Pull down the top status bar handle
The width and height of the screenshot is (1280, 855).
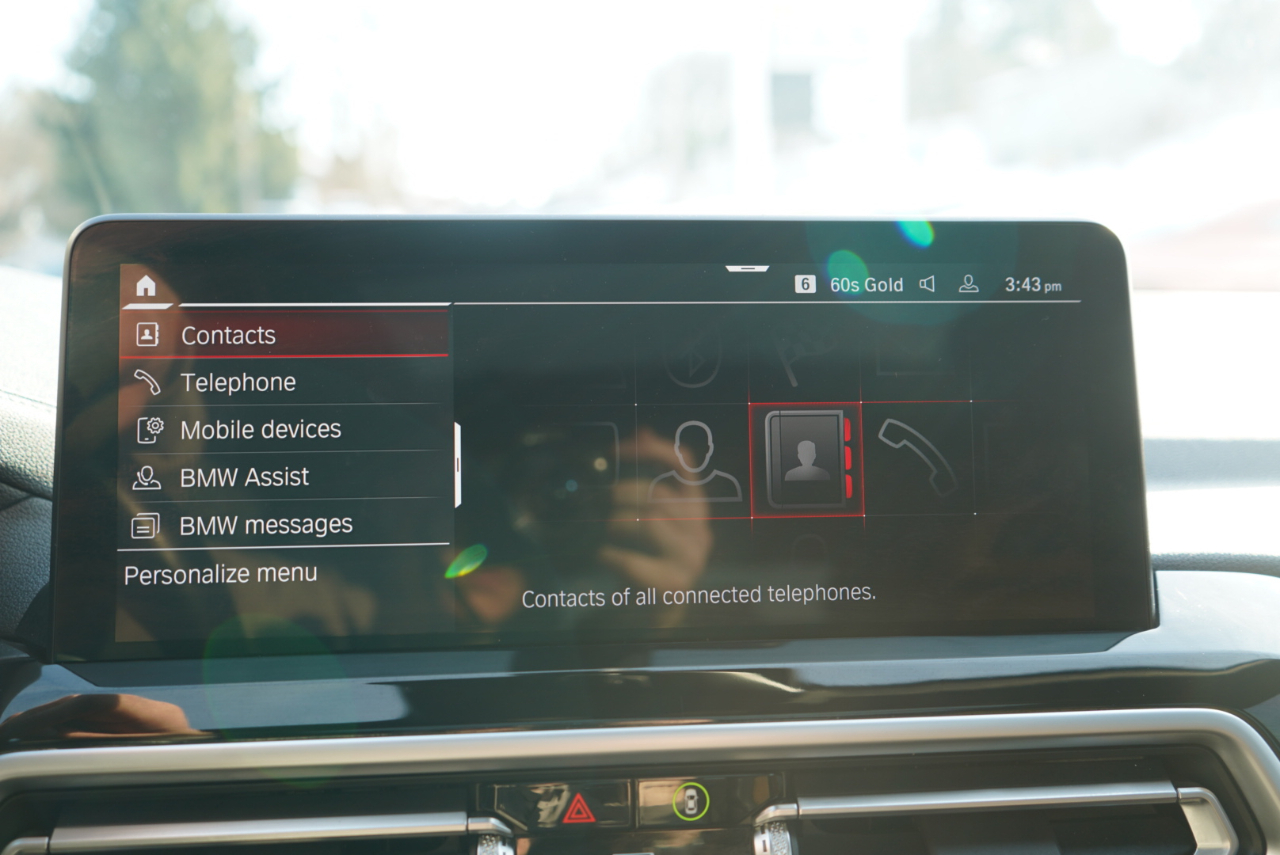747,268
